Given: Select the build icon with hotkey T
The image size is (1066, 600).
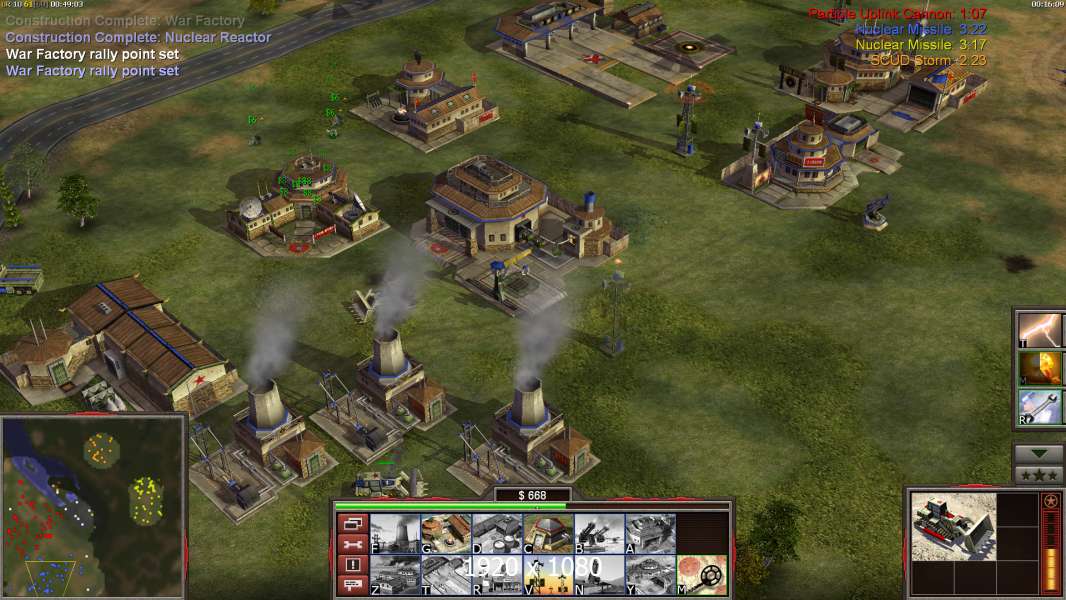Looking at the screenshot, I should tap(446, 575).
